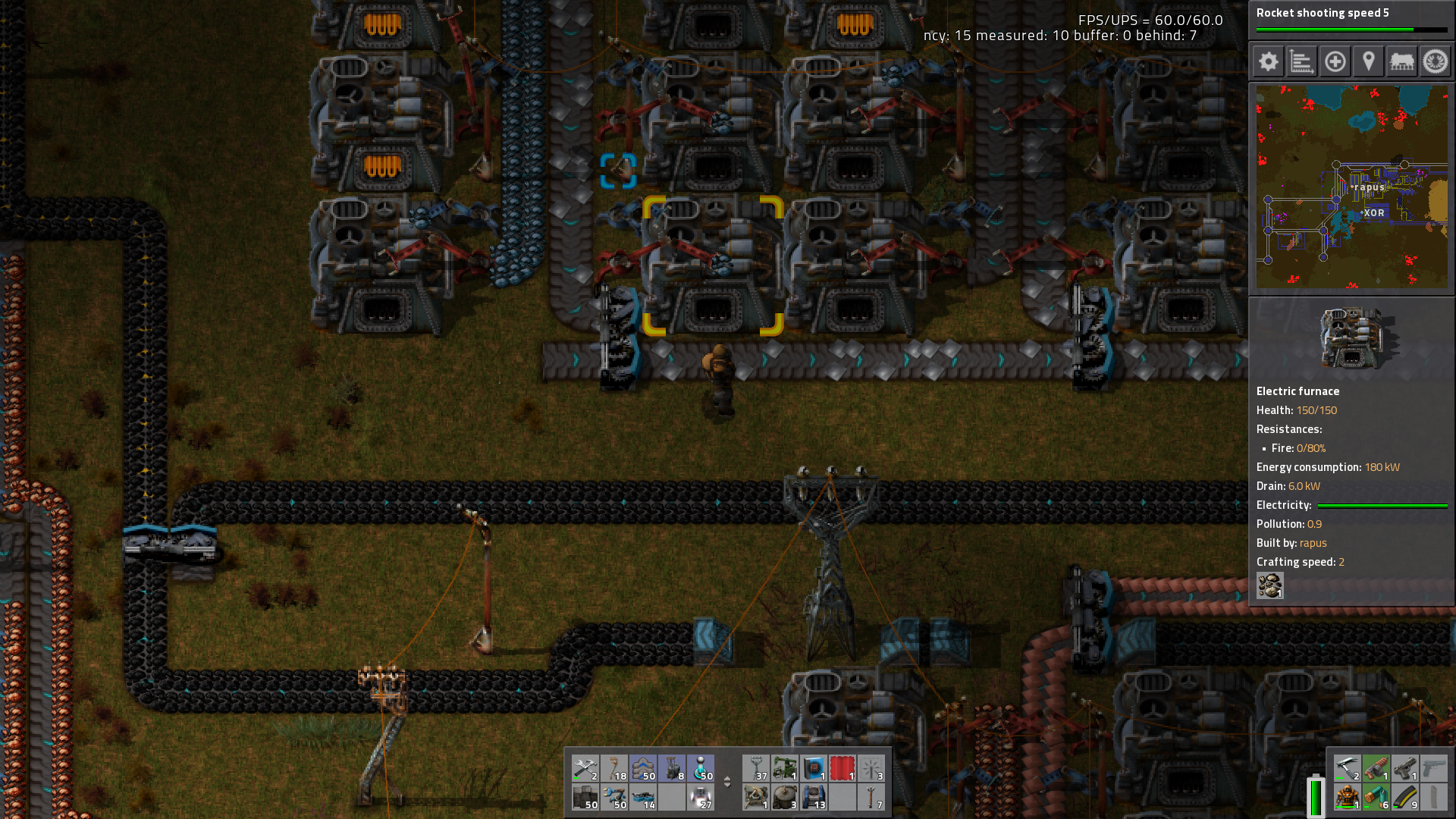
Task: Open the gear settings button
Action: (x=1268, y=61)
